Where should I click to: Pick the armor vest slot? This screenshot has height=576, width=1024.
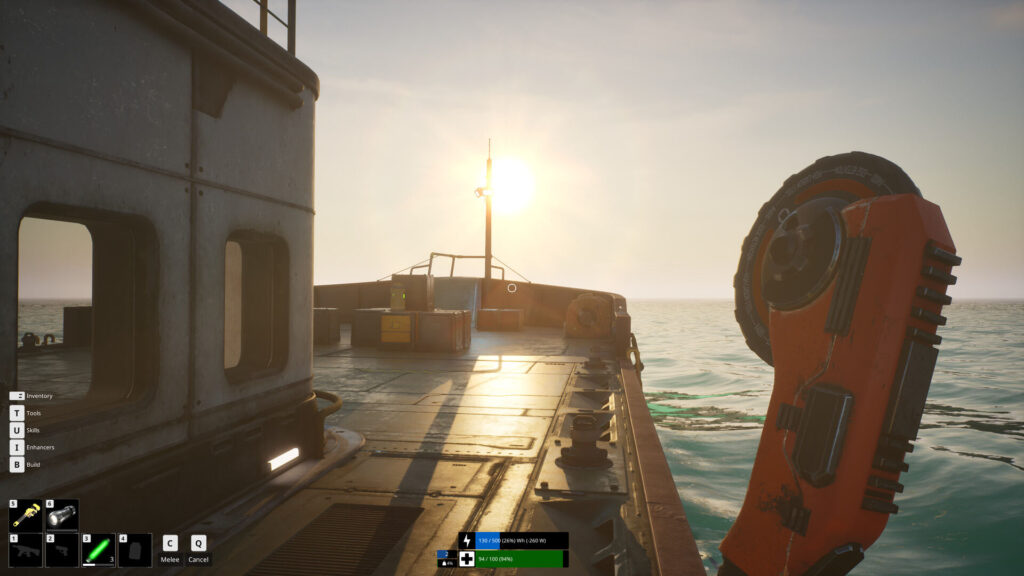coord(135,550)
